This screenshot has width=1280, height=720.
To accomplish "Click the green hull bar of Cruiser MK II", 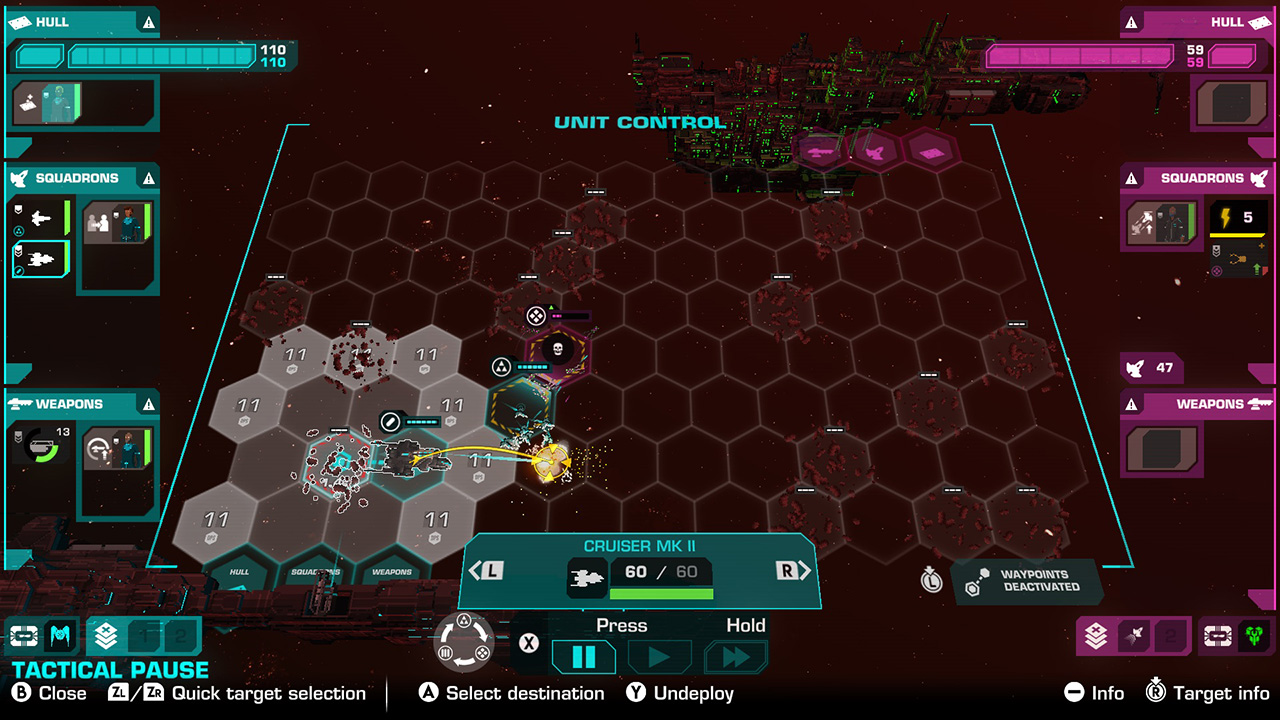I will click(662, 595).
